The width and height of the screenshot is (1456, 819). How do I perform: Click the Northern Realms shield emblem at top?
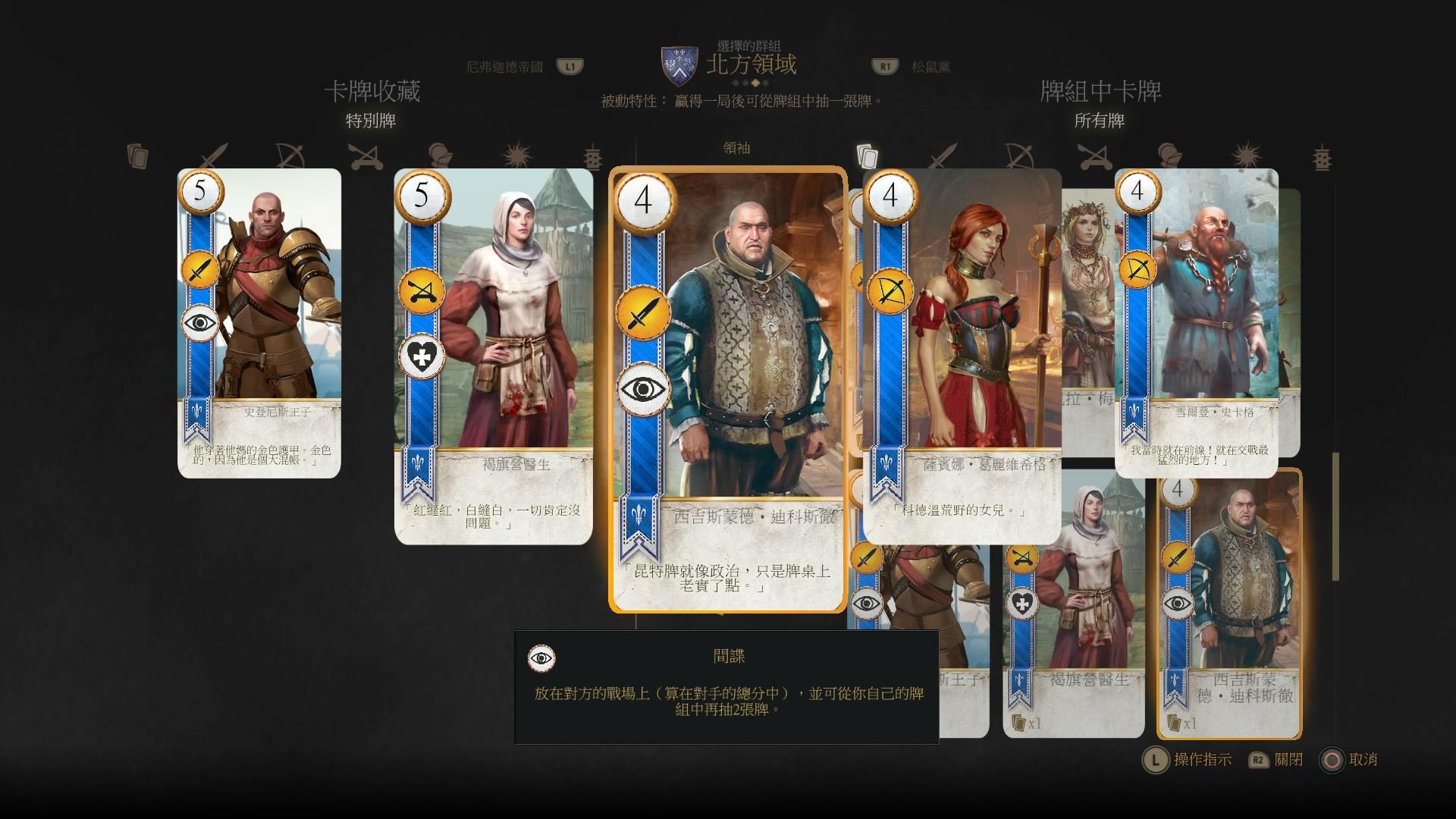681,62
